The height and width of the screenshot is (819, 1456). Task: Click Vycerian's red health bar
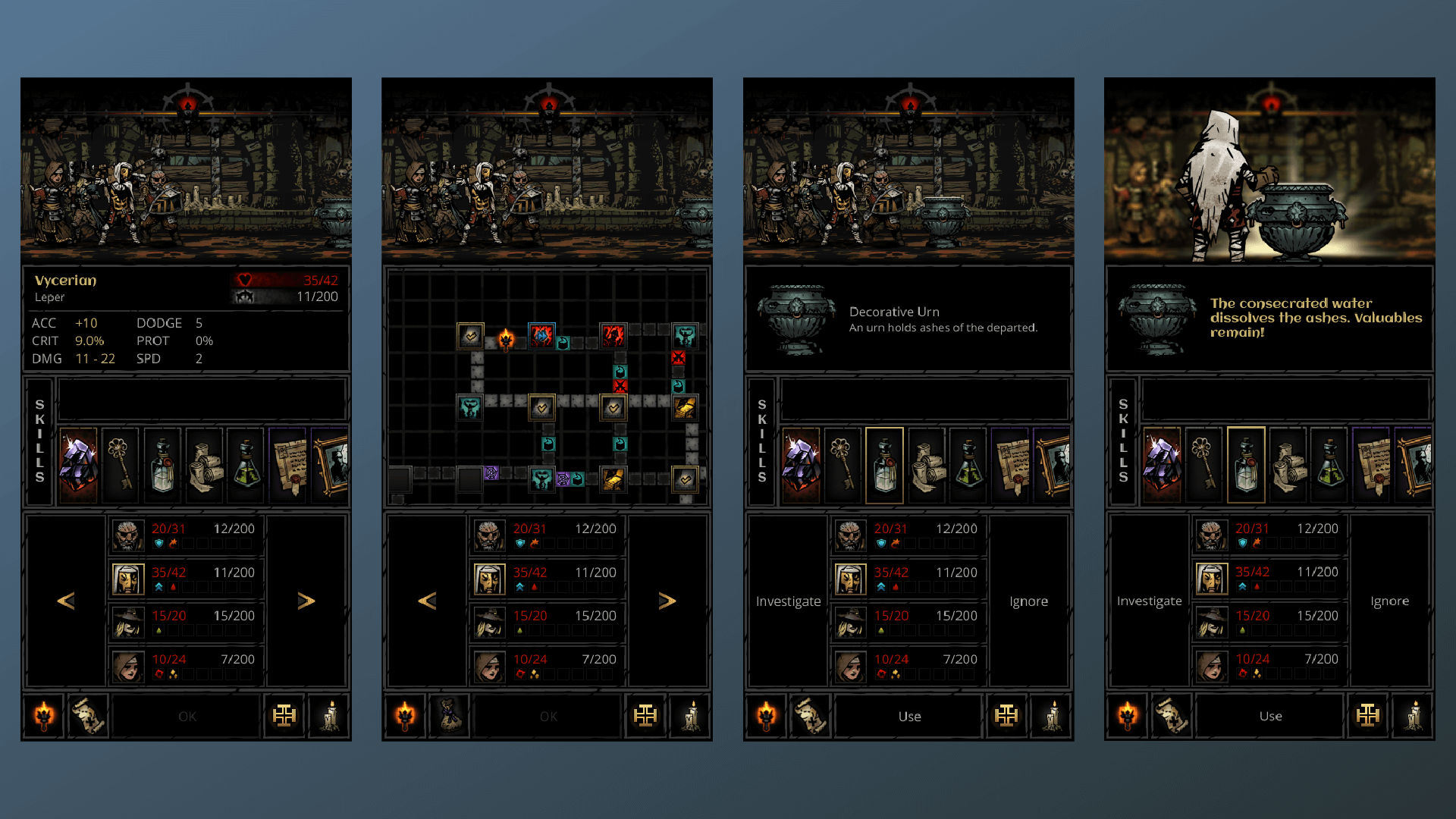(x=281, y=280)
